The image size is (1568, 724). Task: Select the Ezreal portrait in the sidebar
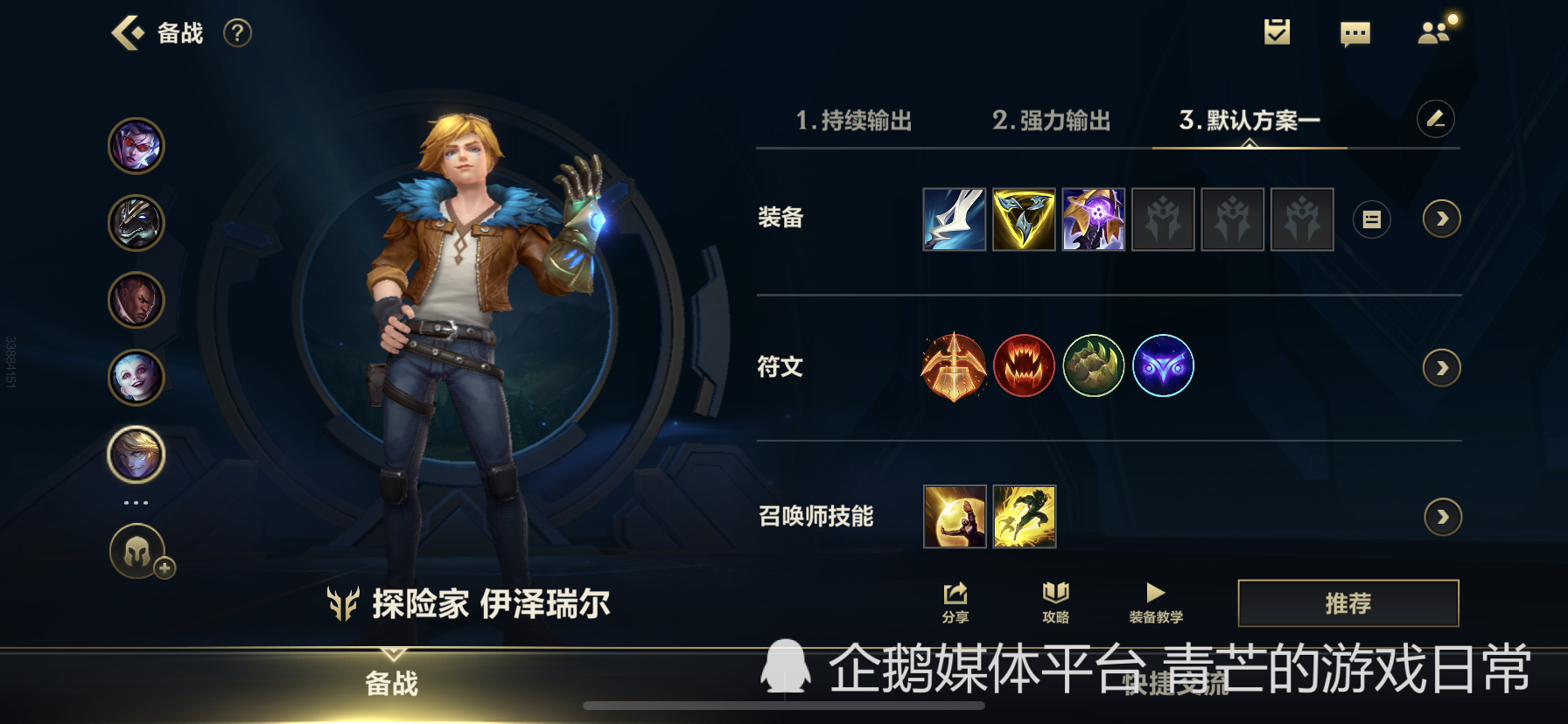point(136,455)
